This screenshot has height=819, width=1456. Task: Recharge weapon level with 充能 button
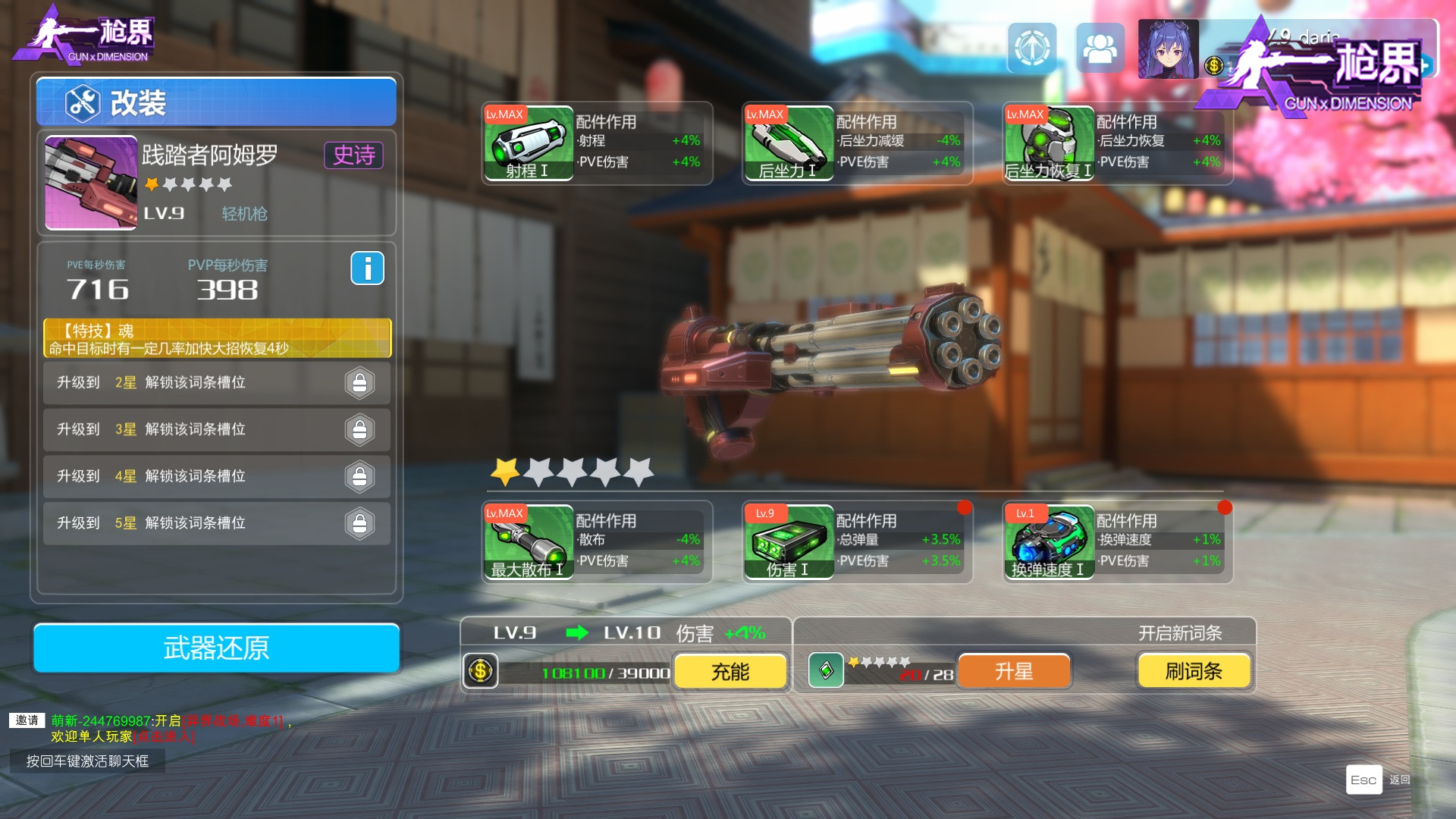(730, 672)
